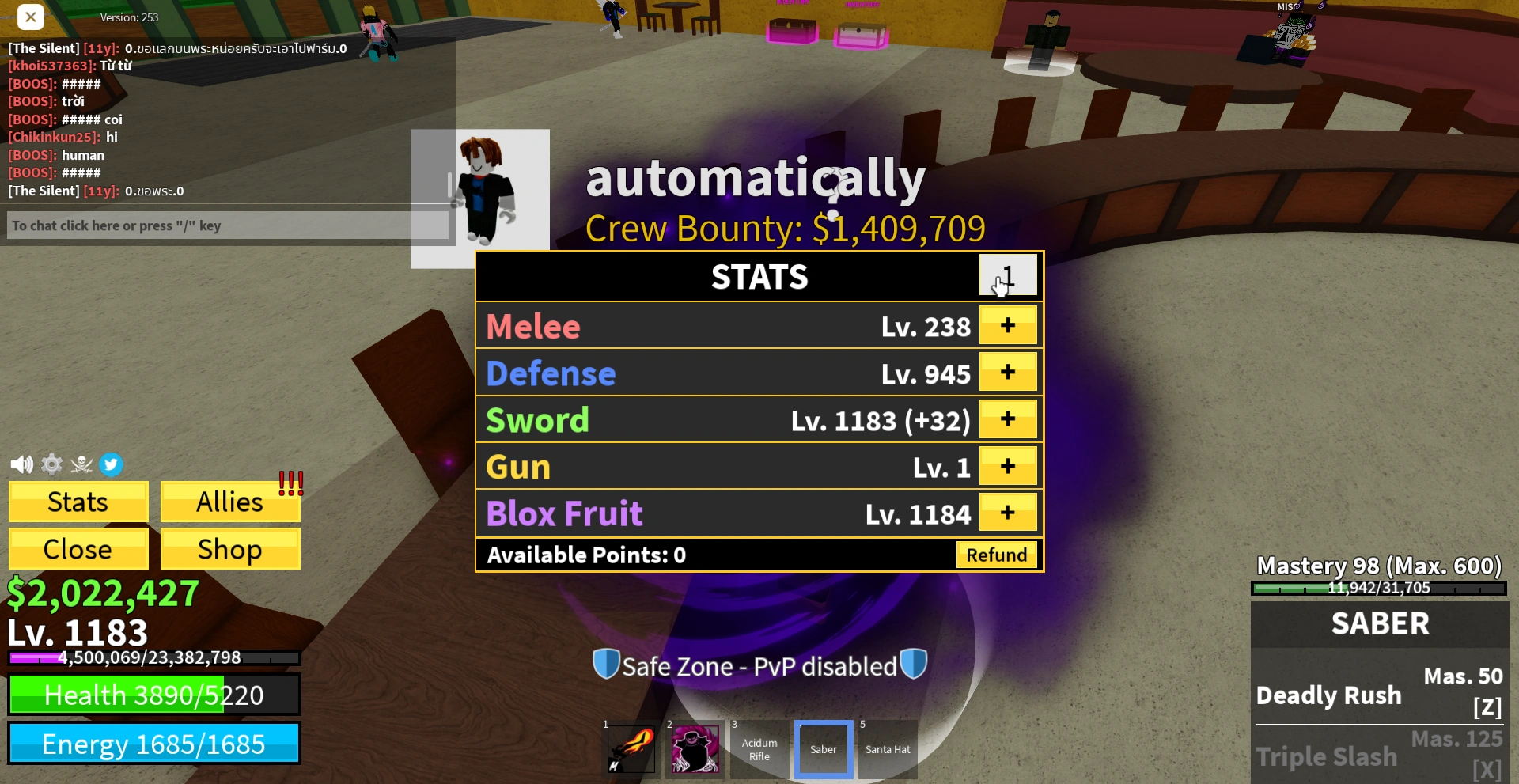Raise the Sword level using the plus button
Screen dimensions: 1519x784
point(1008,419)
